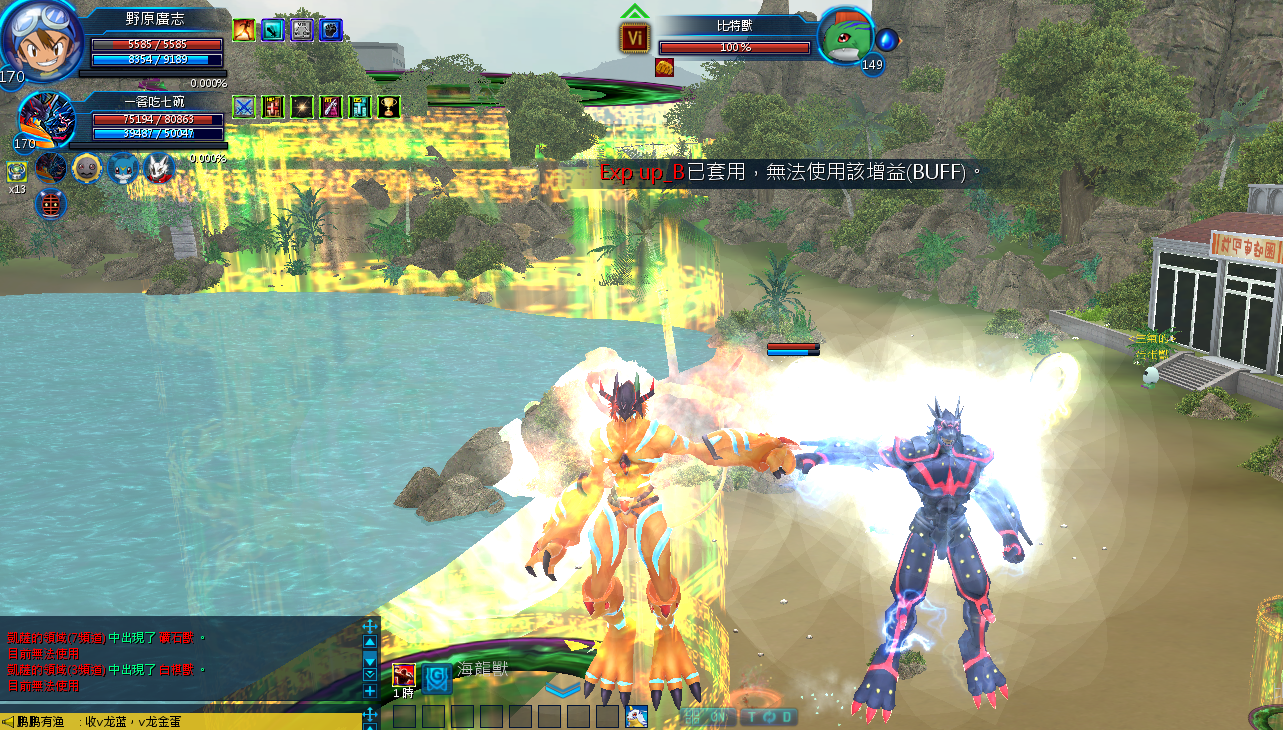The width and height of the screenshot is (1283, 730).
Task: Click the red Vi attribute icon
Action: [635, 38]
